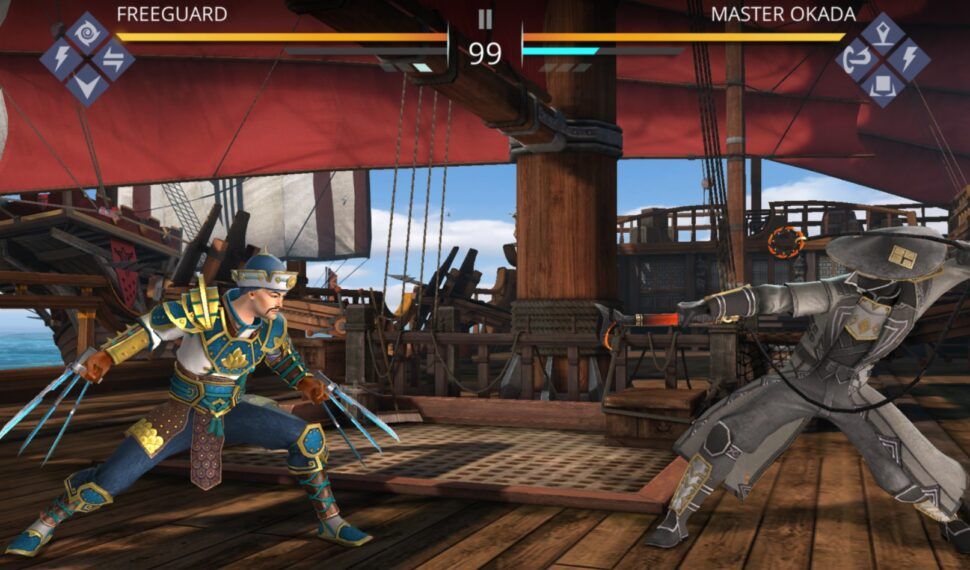970x570 pixels.
Task: Choose Freeguard's swap arrows perk icon
Action: tap(113, 58)
